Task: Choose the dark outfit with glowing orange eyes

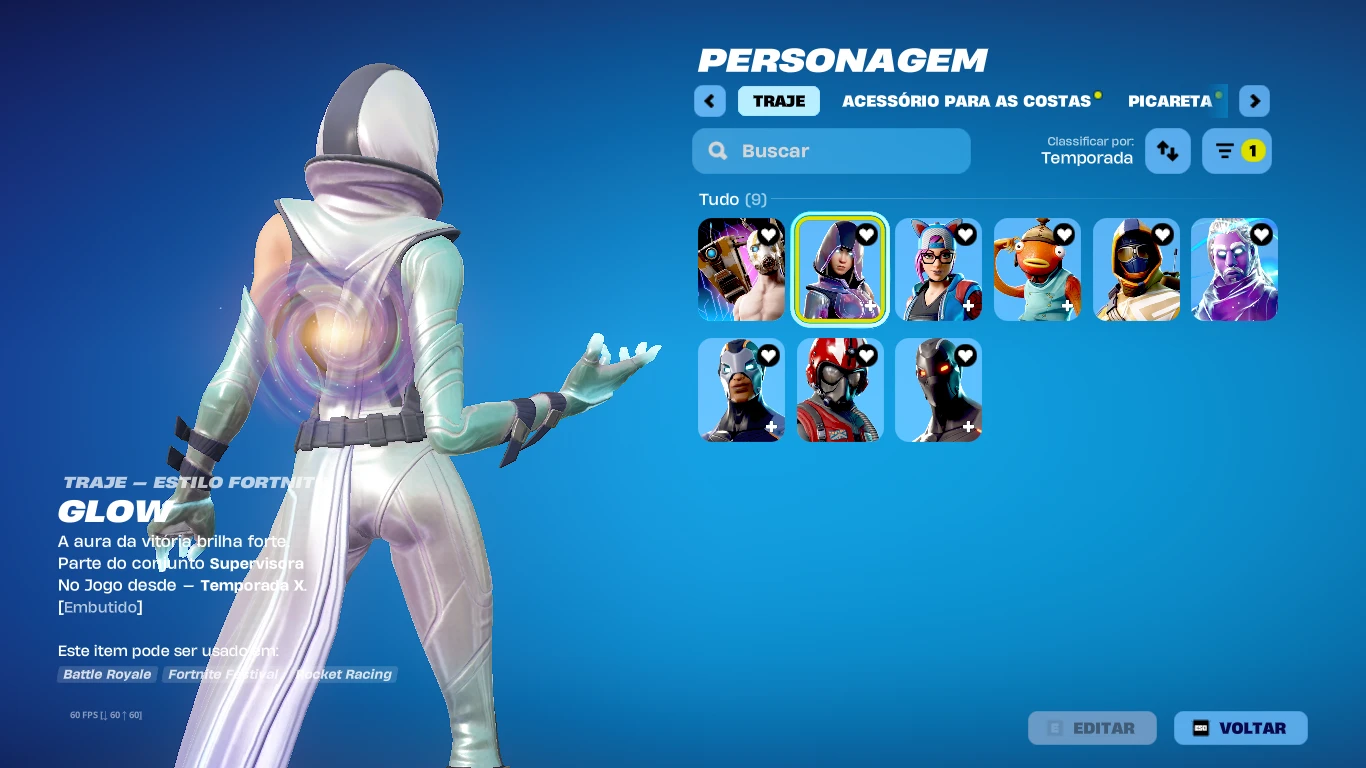Action: point(938,390)
